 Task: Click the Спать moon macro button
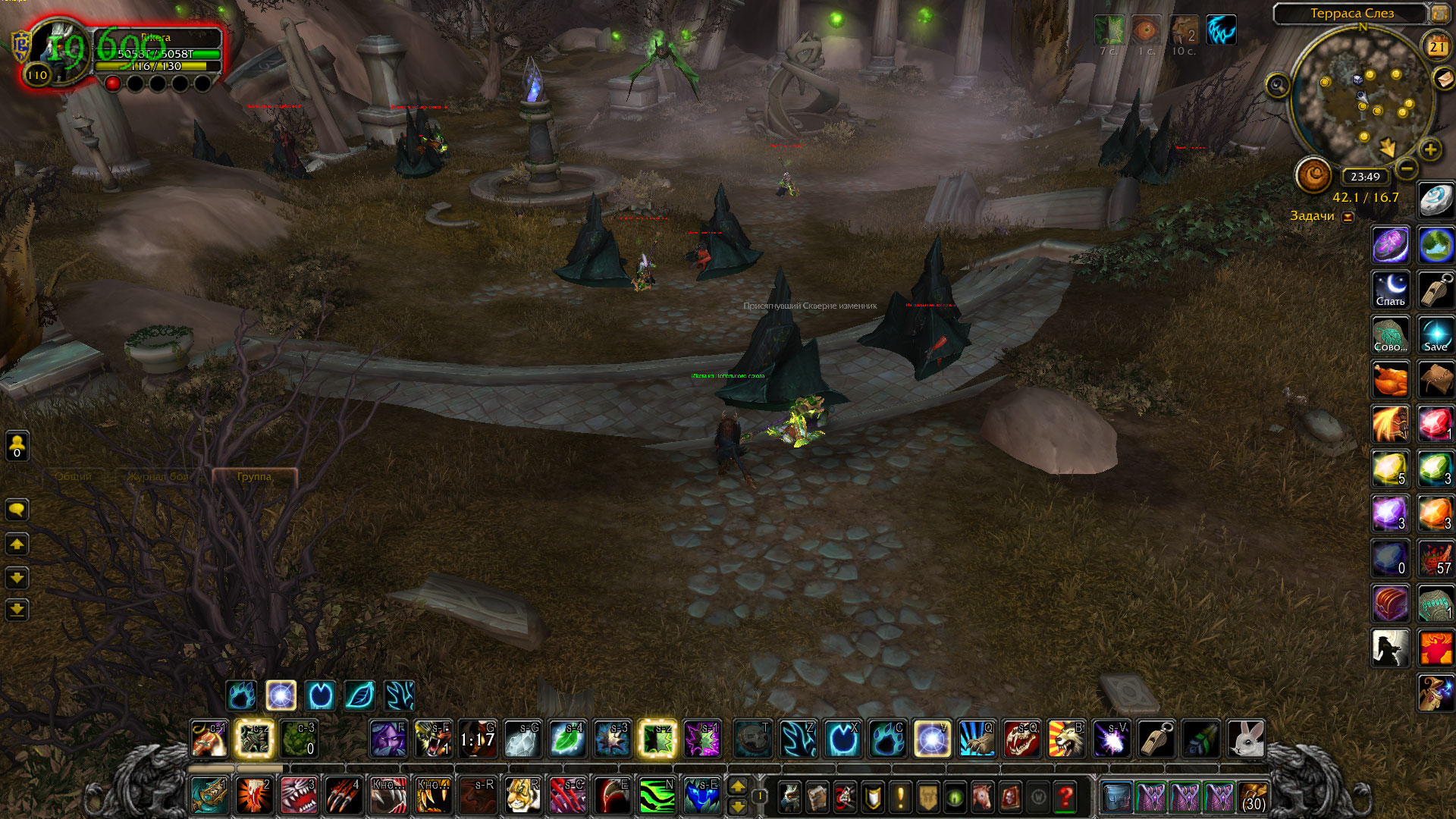tap(1390, 290)
